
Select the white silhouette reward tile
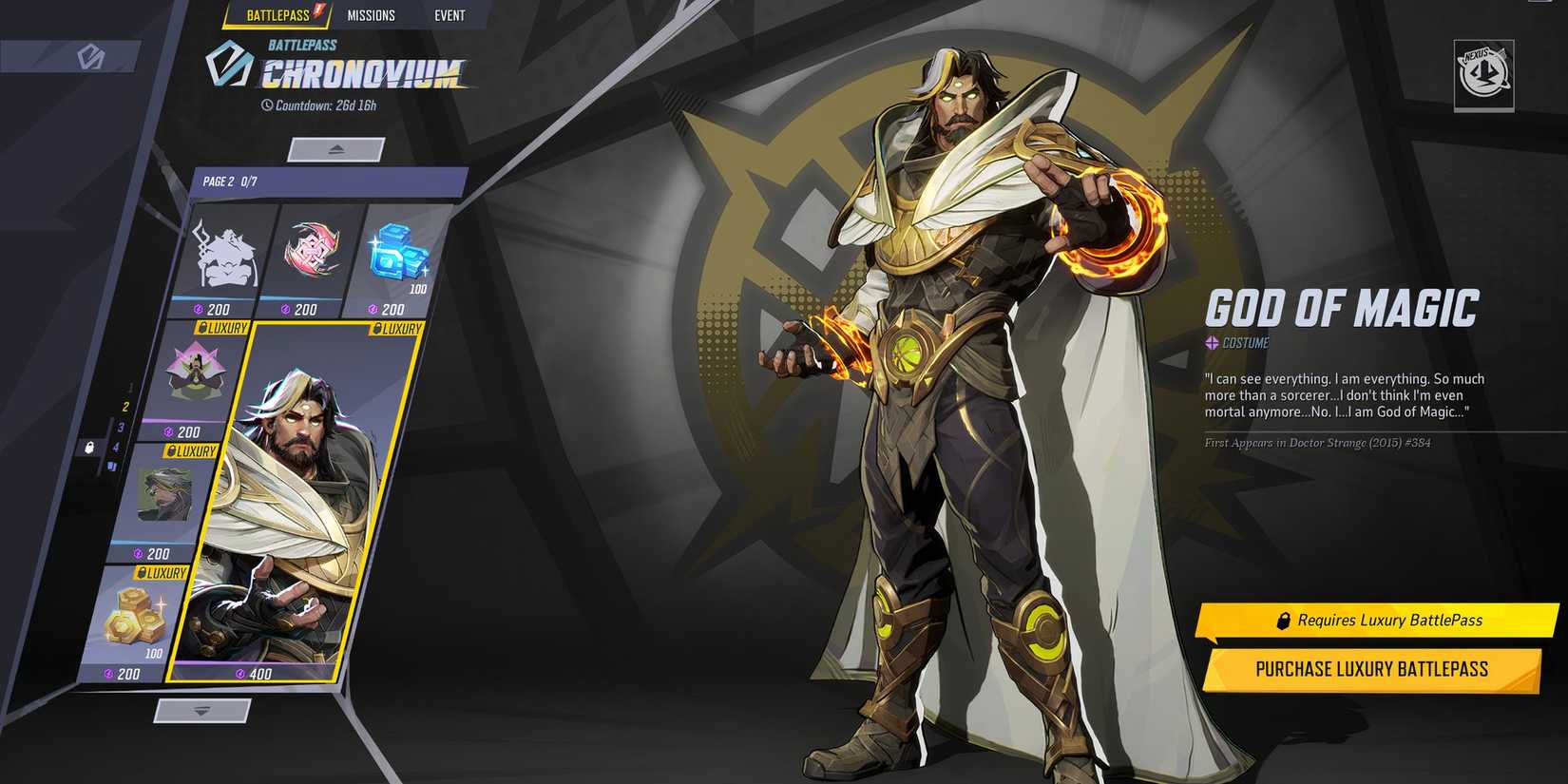coord(224,255)
